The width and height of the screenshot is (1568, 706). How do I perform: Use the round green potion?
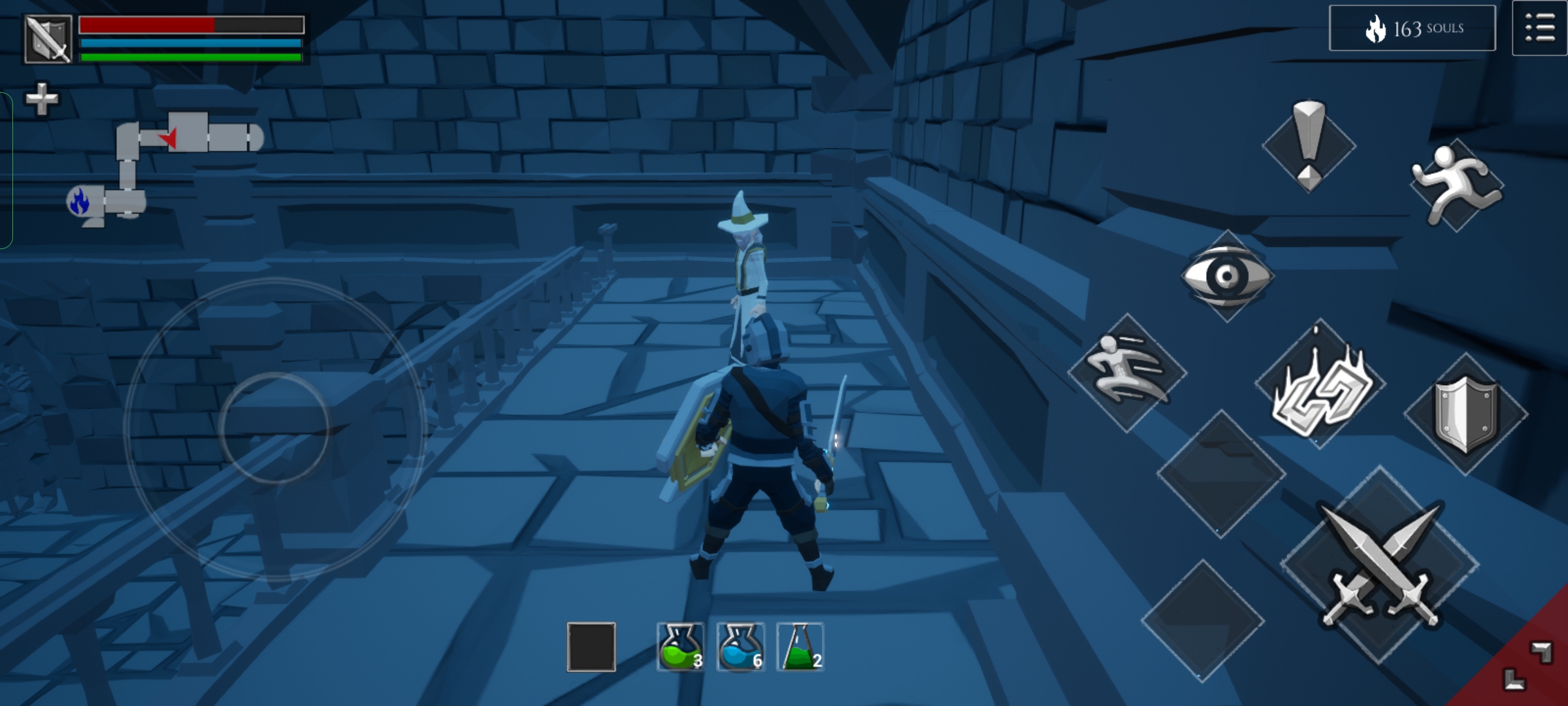680,647
